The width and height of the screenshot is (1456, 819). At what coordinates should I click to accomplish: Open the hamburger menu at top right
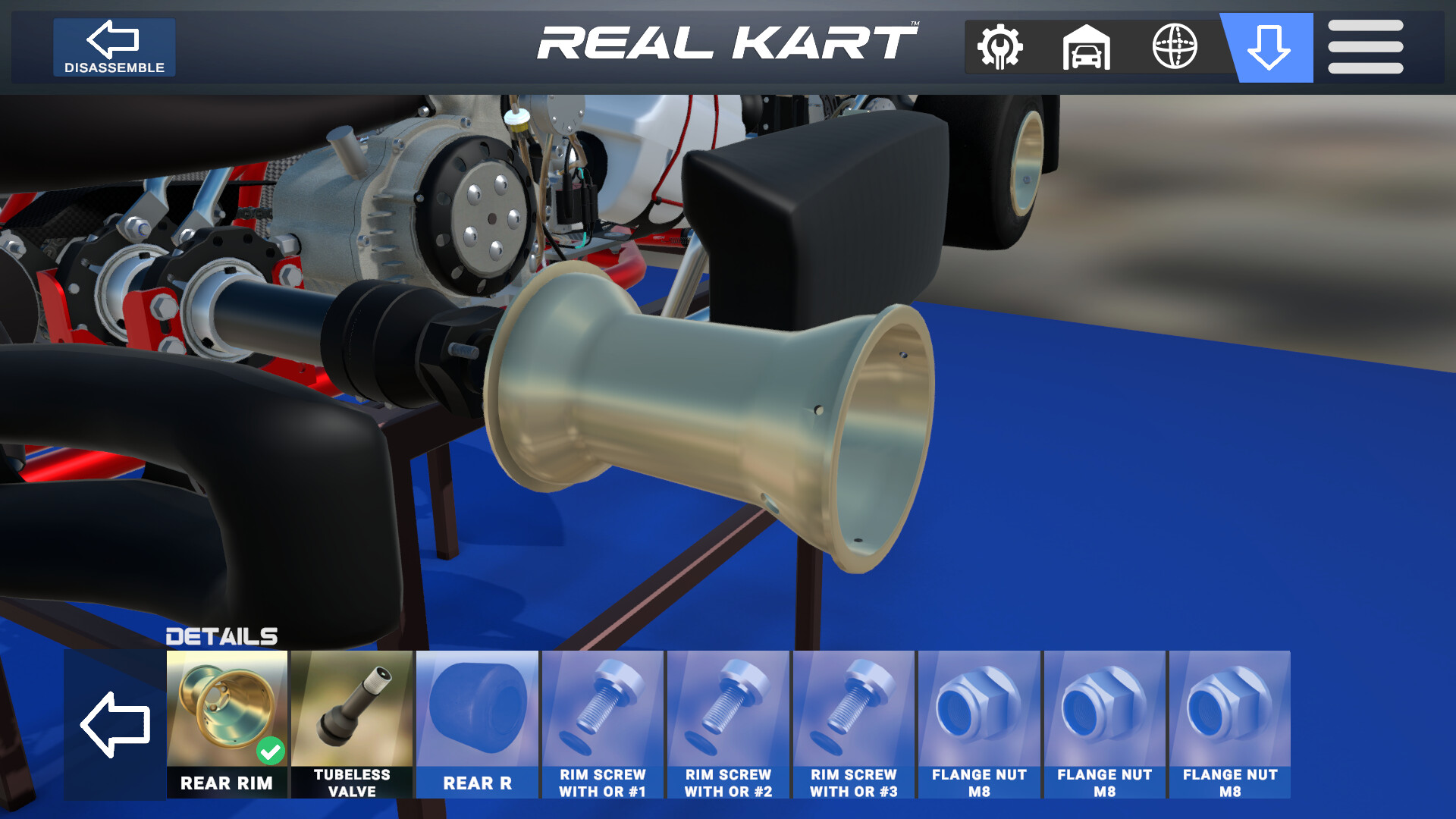(x=1363, y=47)
